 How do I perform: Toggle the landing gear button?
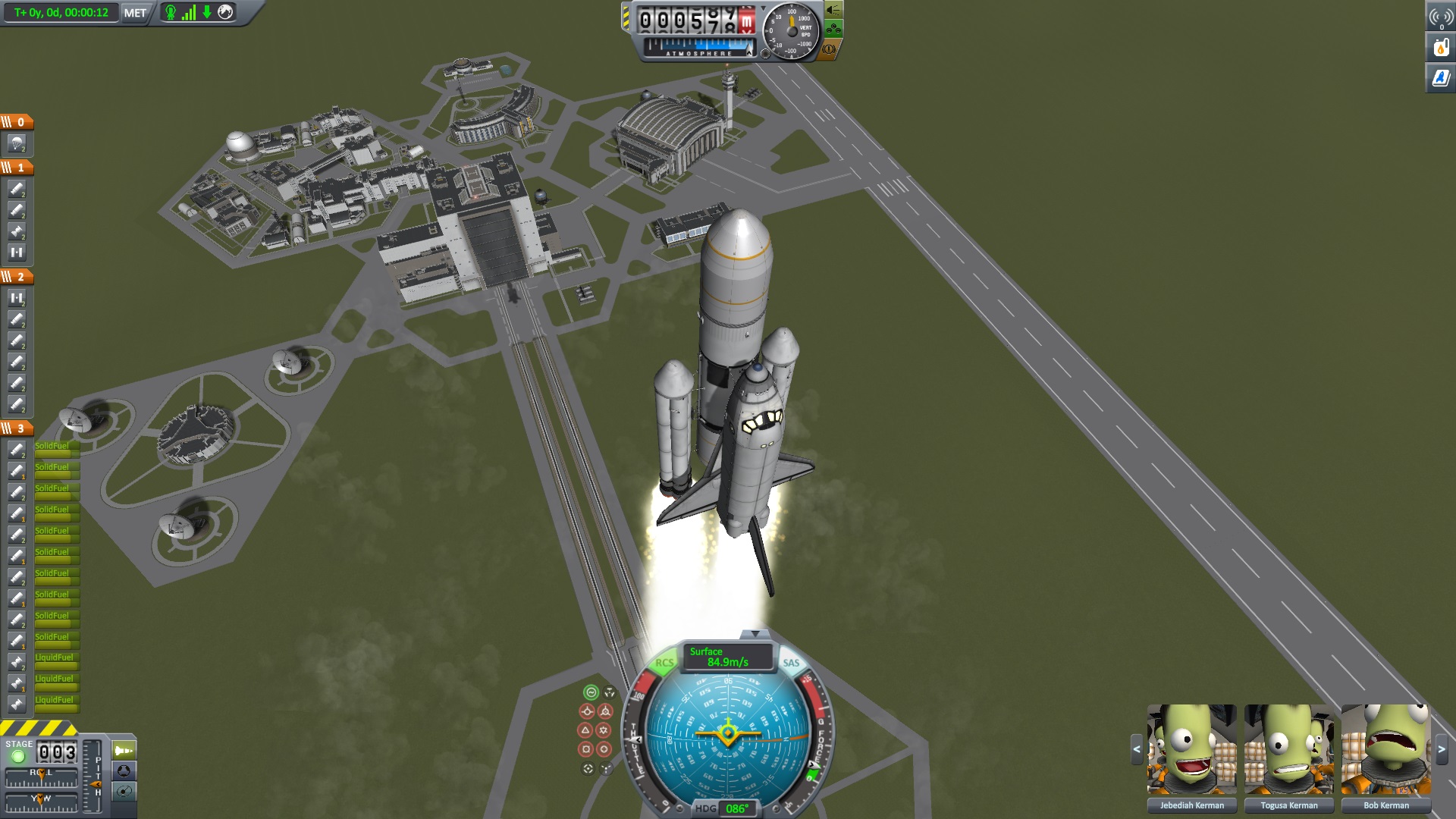(x=833, y=30)
